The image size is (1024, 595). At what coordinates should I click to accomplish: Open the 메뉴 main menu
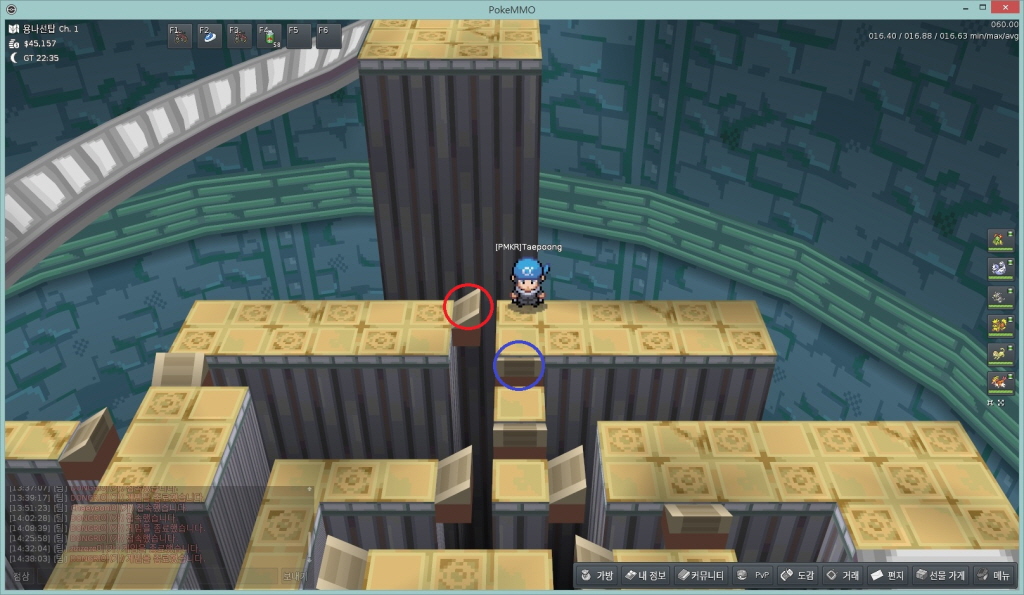[x=993, y=575]
